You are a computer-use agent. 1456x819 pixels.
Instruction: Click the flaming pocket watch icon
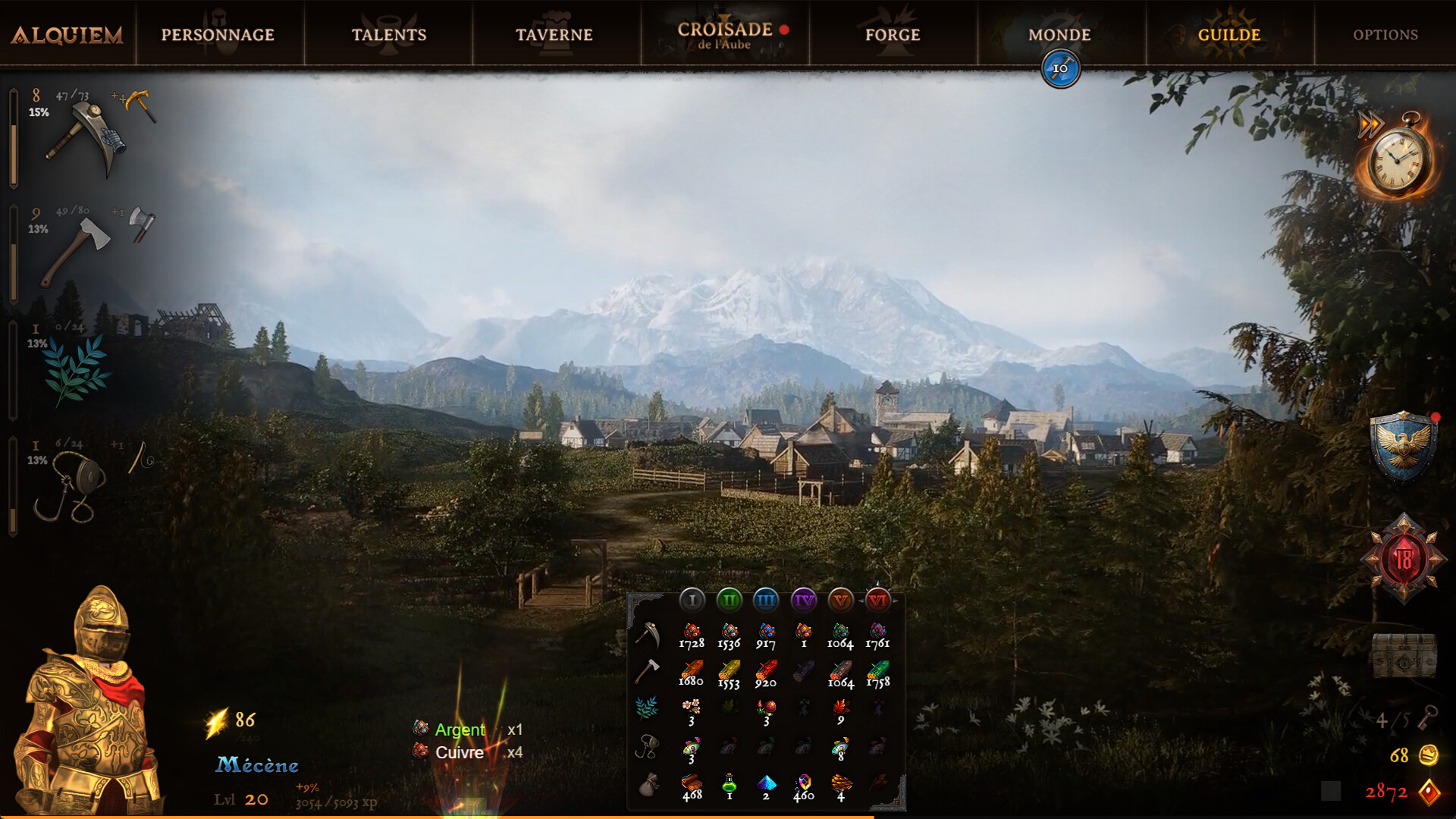coord(1399,160)
